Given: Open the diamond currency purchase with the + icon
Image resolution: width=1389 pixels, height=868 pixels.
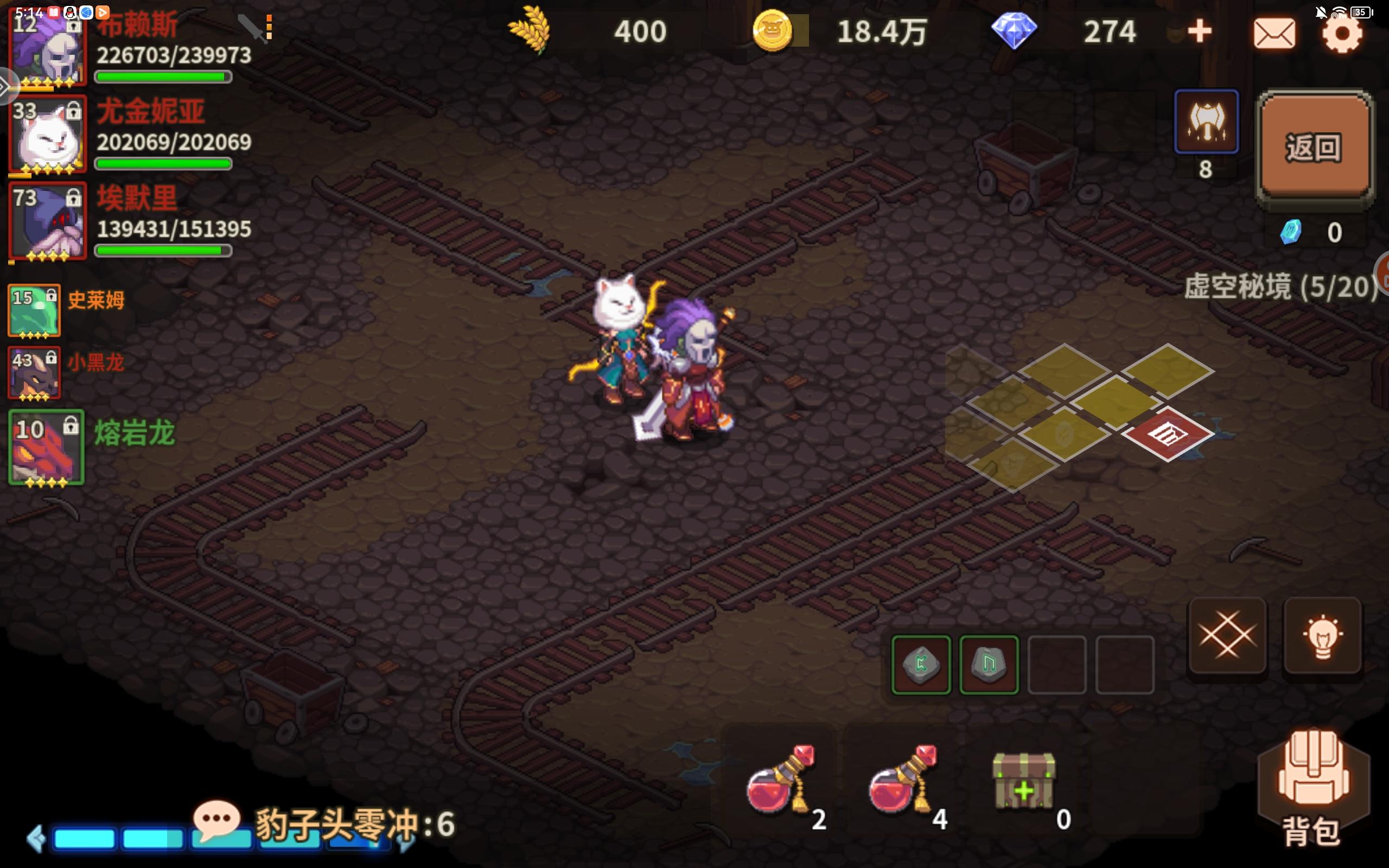Looking at the screenshot, I should click(x=1200, y=31).
